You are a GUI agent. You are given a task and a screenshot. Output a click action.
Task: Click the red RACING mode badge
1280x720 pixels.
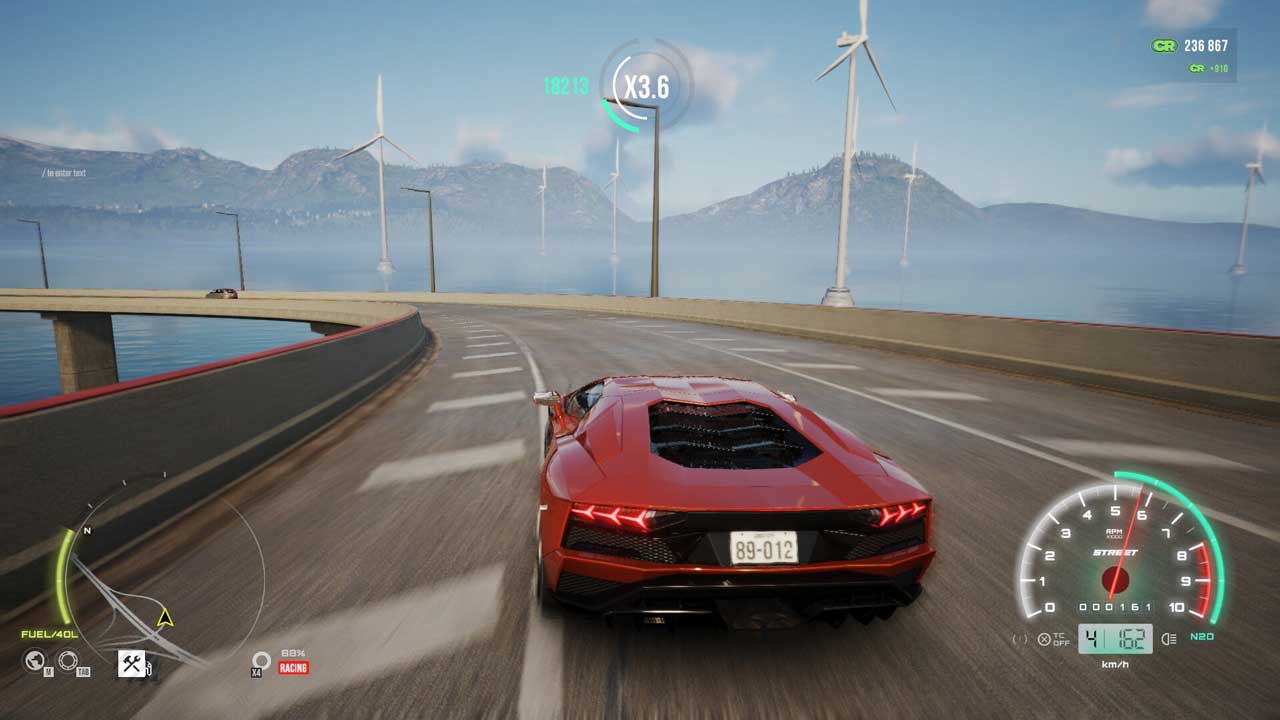293,667
